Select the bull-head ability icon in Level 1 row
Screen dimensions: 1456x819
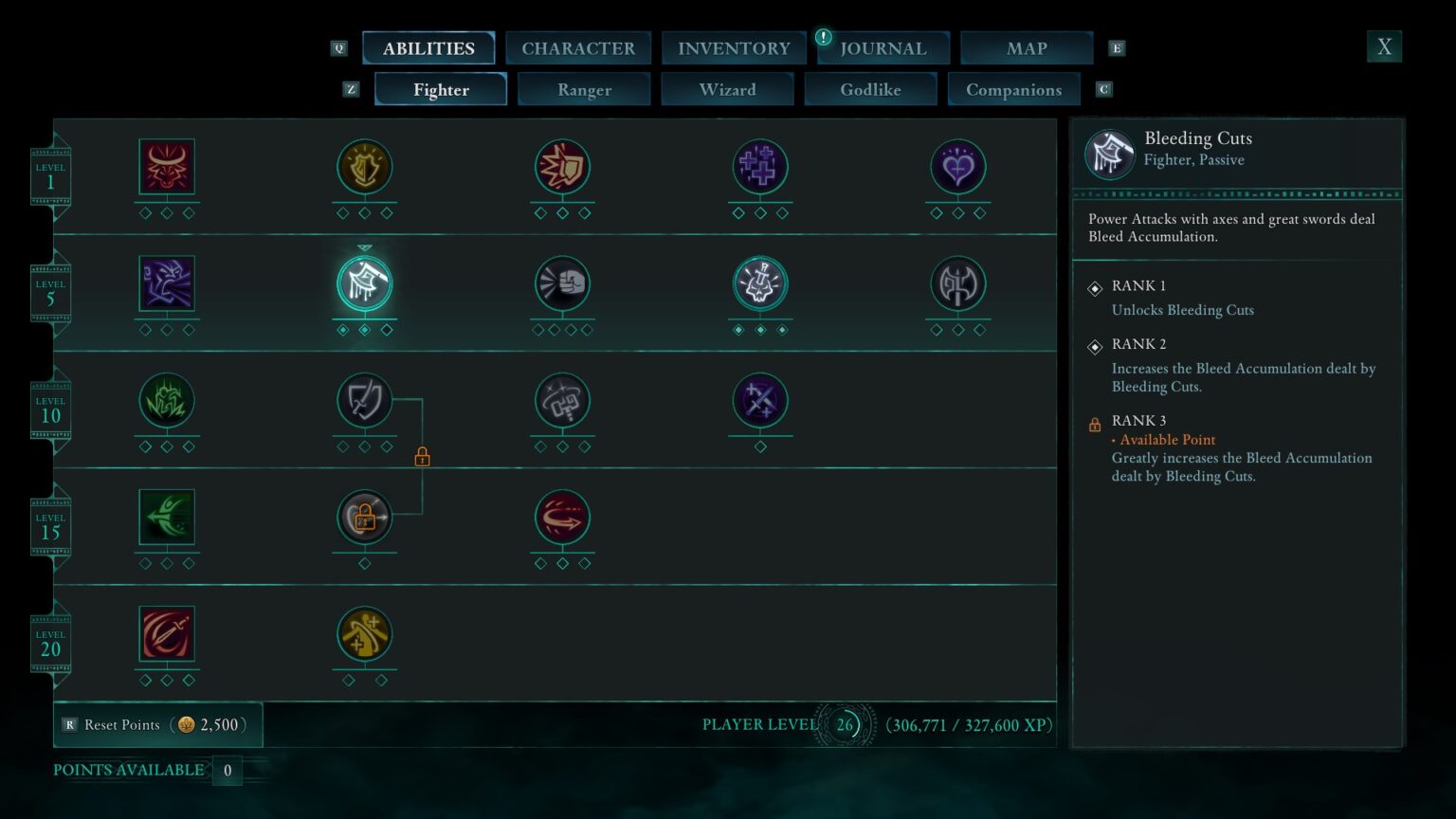pyautogui.click(x=167, y=168)
